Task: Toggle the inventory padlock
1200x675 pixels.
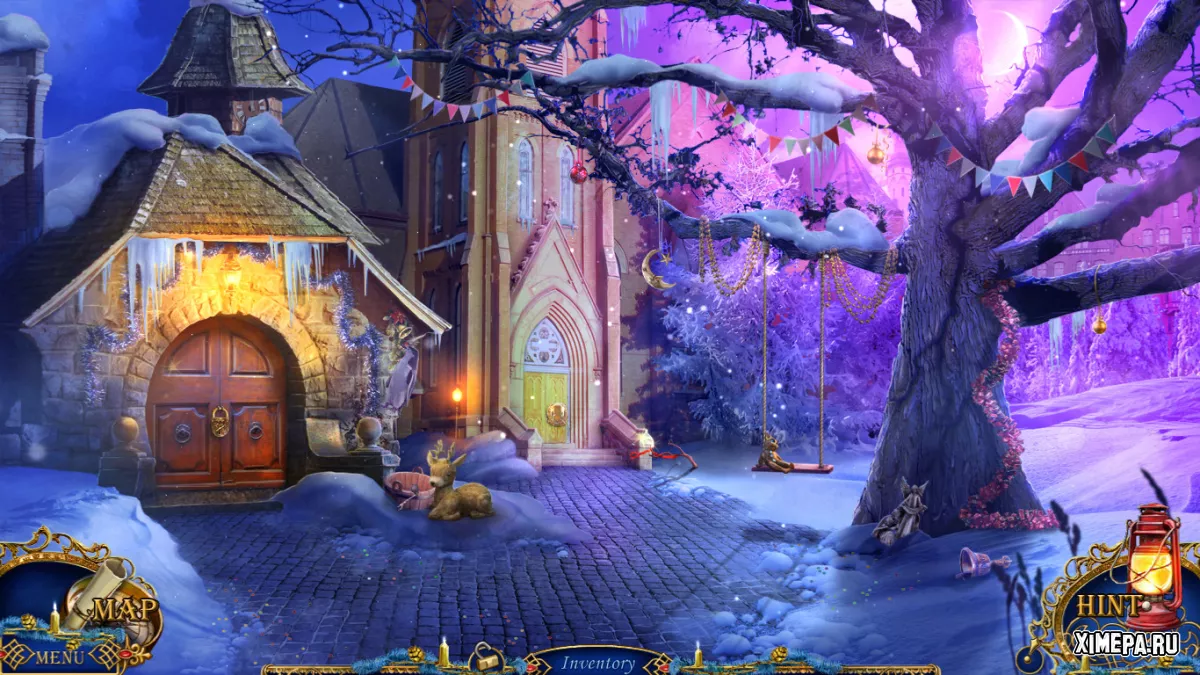Action: click(487, 658)
